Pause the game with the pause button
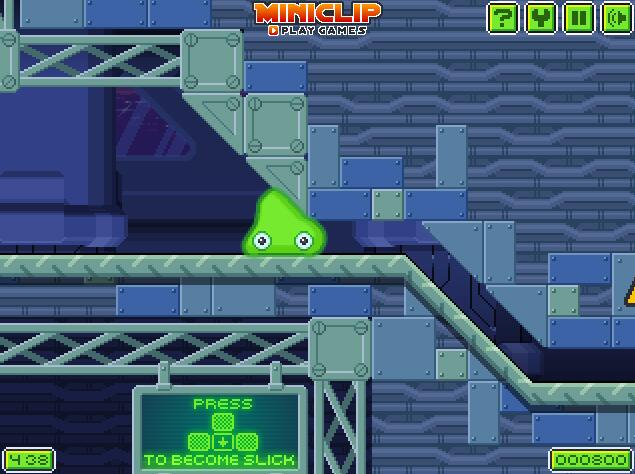The width and height of the screenshot is (635, 474). pyautogui.click(x=578, y=17)
